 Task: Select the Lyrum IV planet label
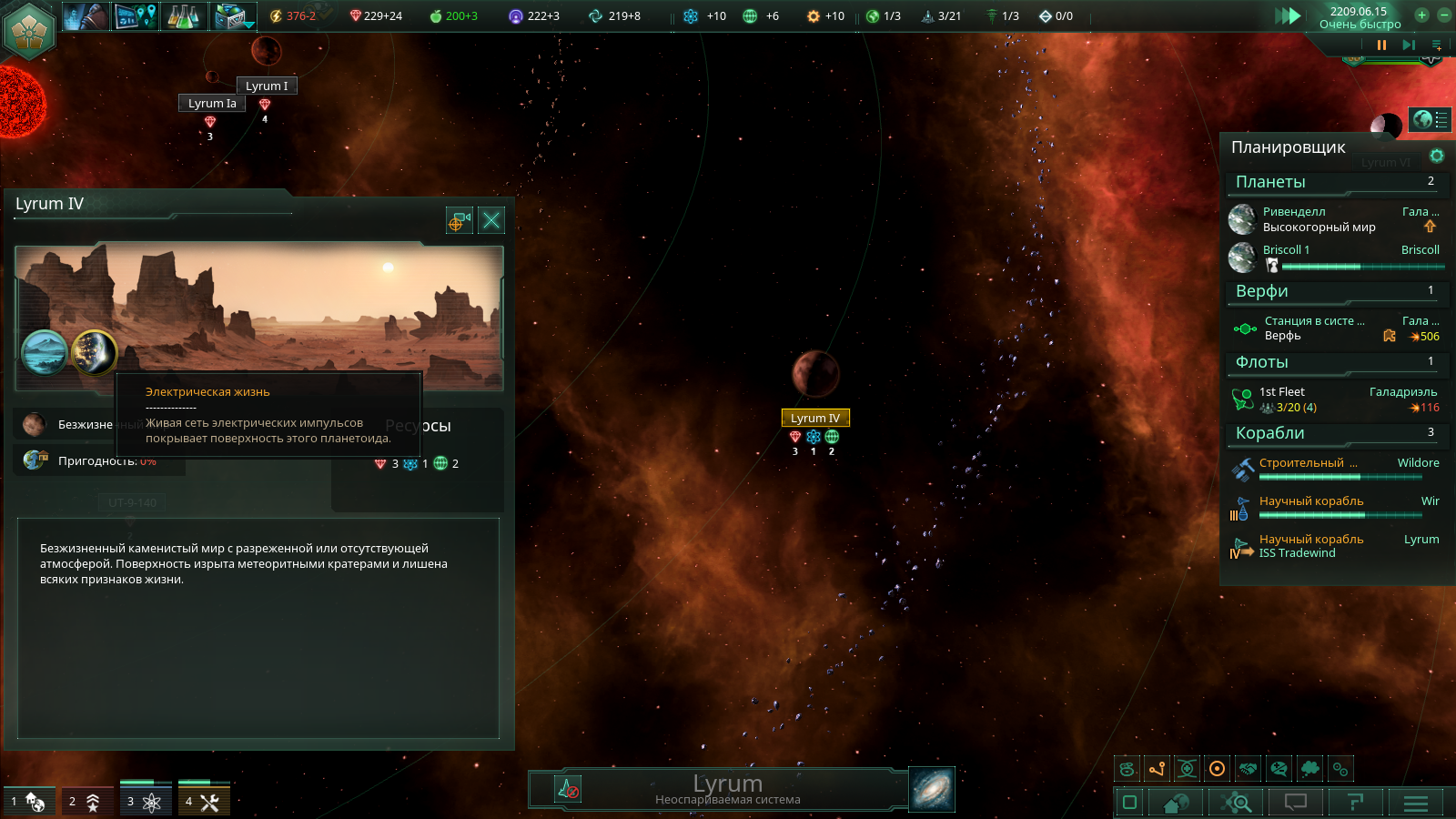coord(814,418)
